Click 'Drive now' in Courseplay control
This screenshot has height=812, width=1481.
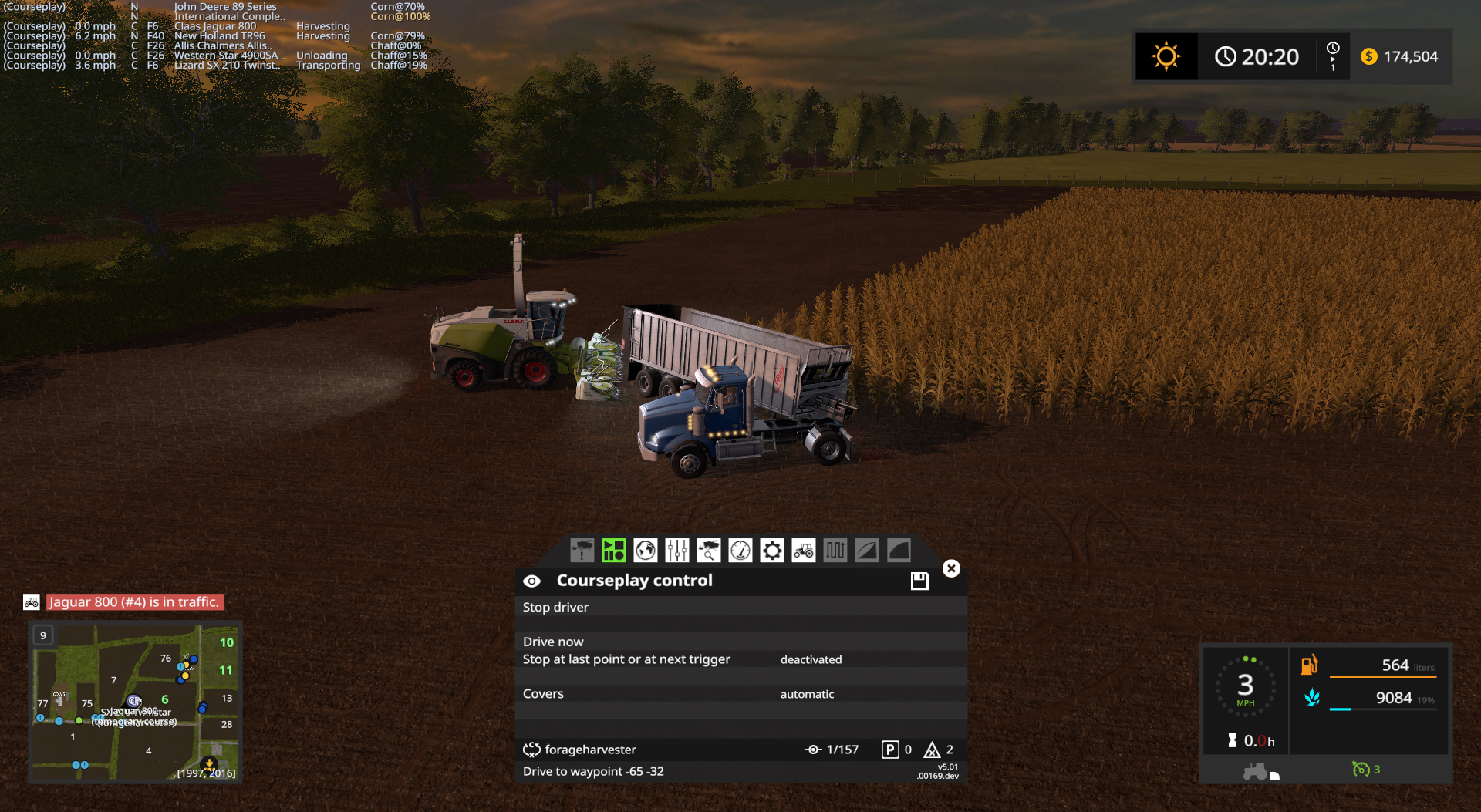(x=553, y=642)
